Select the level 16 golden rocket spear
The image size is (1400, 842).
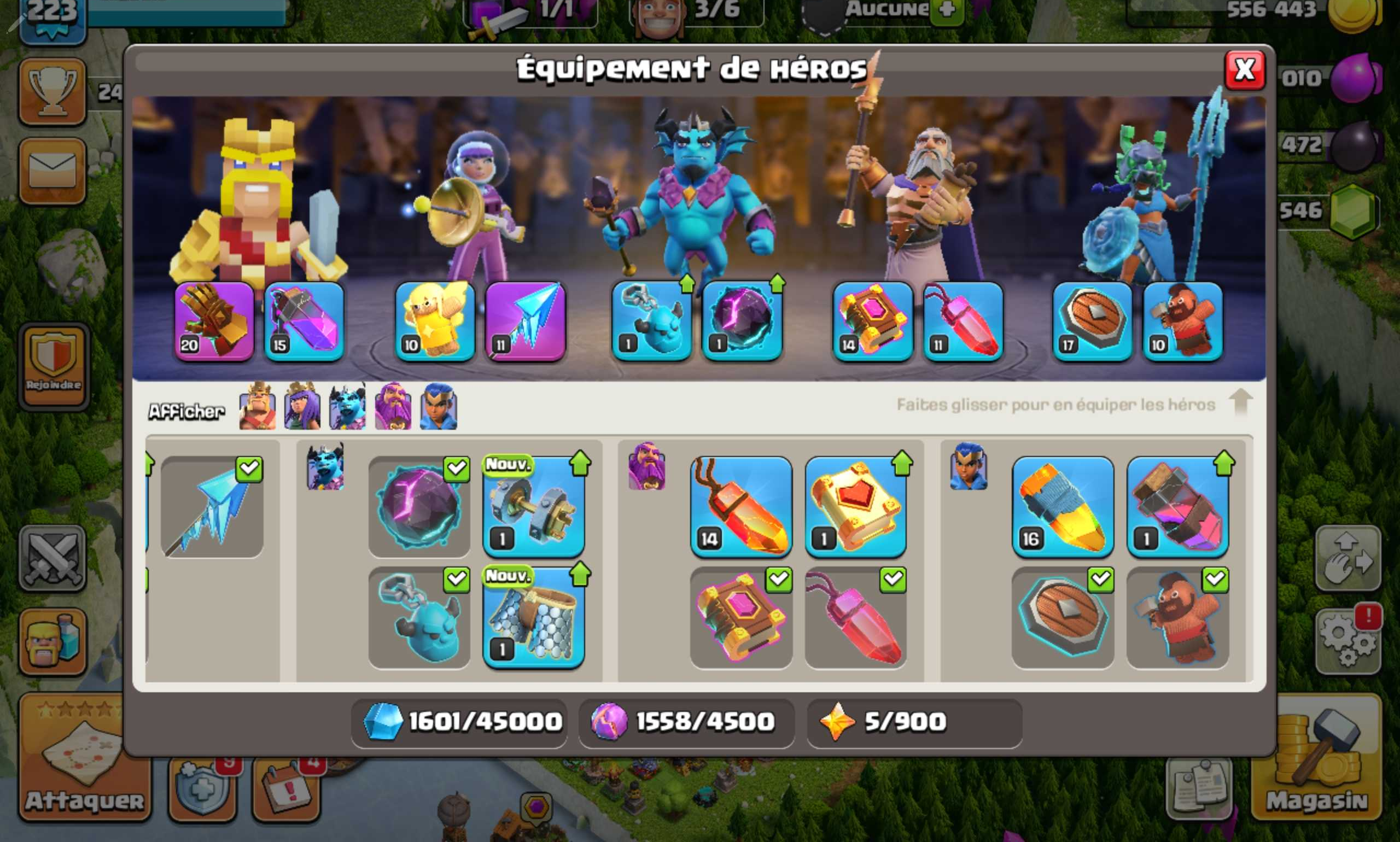(x=1063, y=507)
